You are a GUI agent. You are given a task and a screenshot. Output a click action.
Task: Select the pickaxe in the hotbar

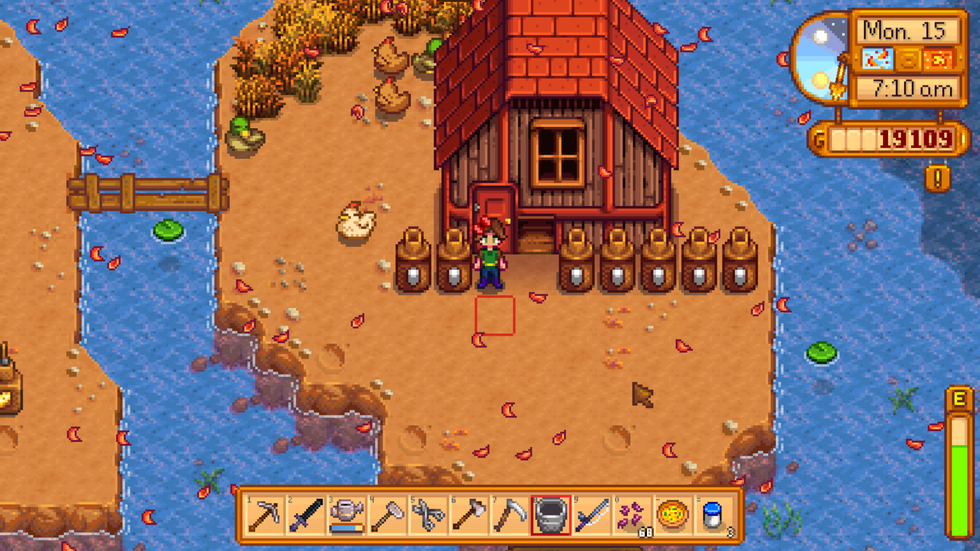[265, 515]
